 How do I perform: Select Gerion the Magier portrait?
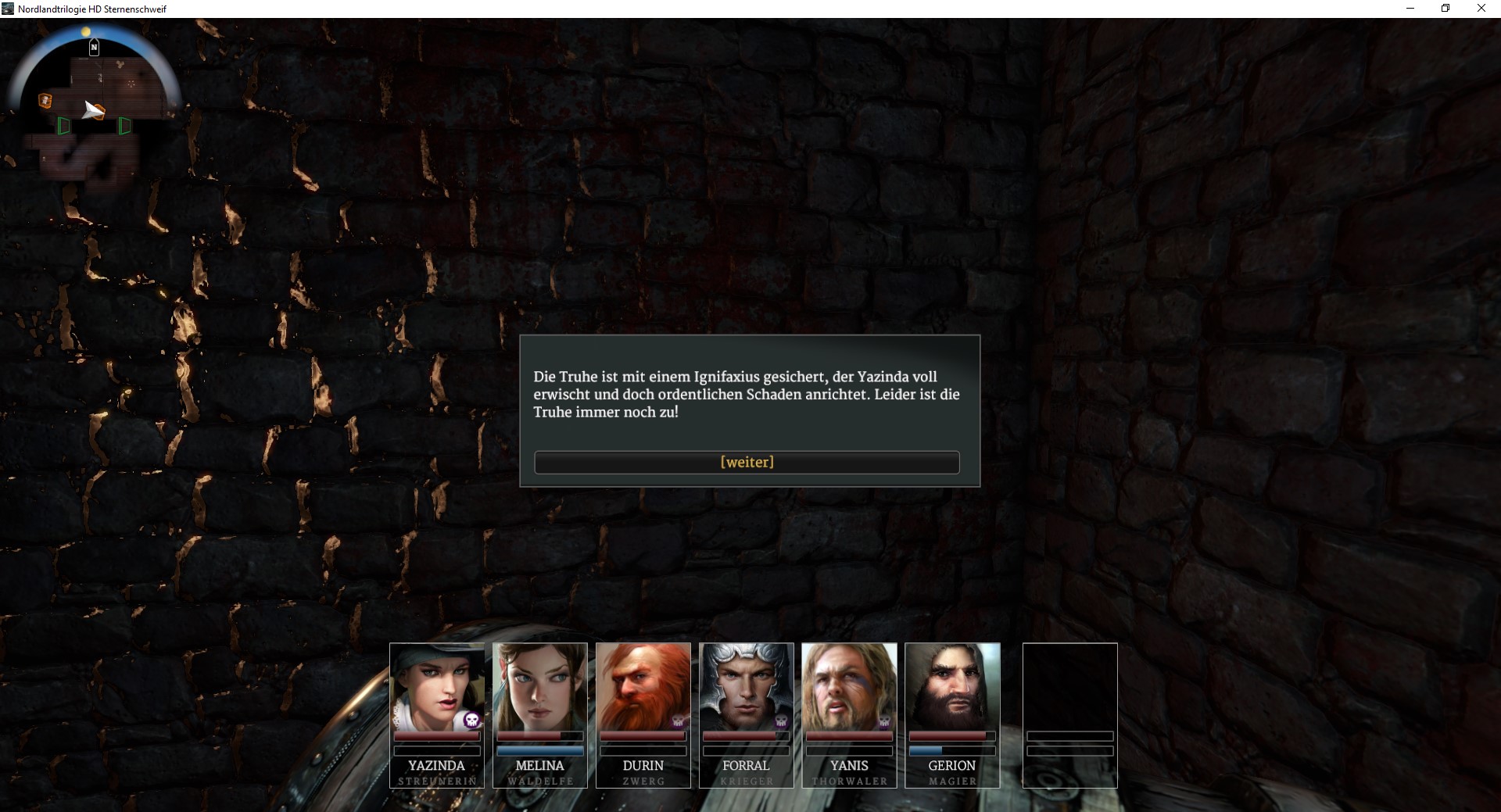tap(952, 685)
